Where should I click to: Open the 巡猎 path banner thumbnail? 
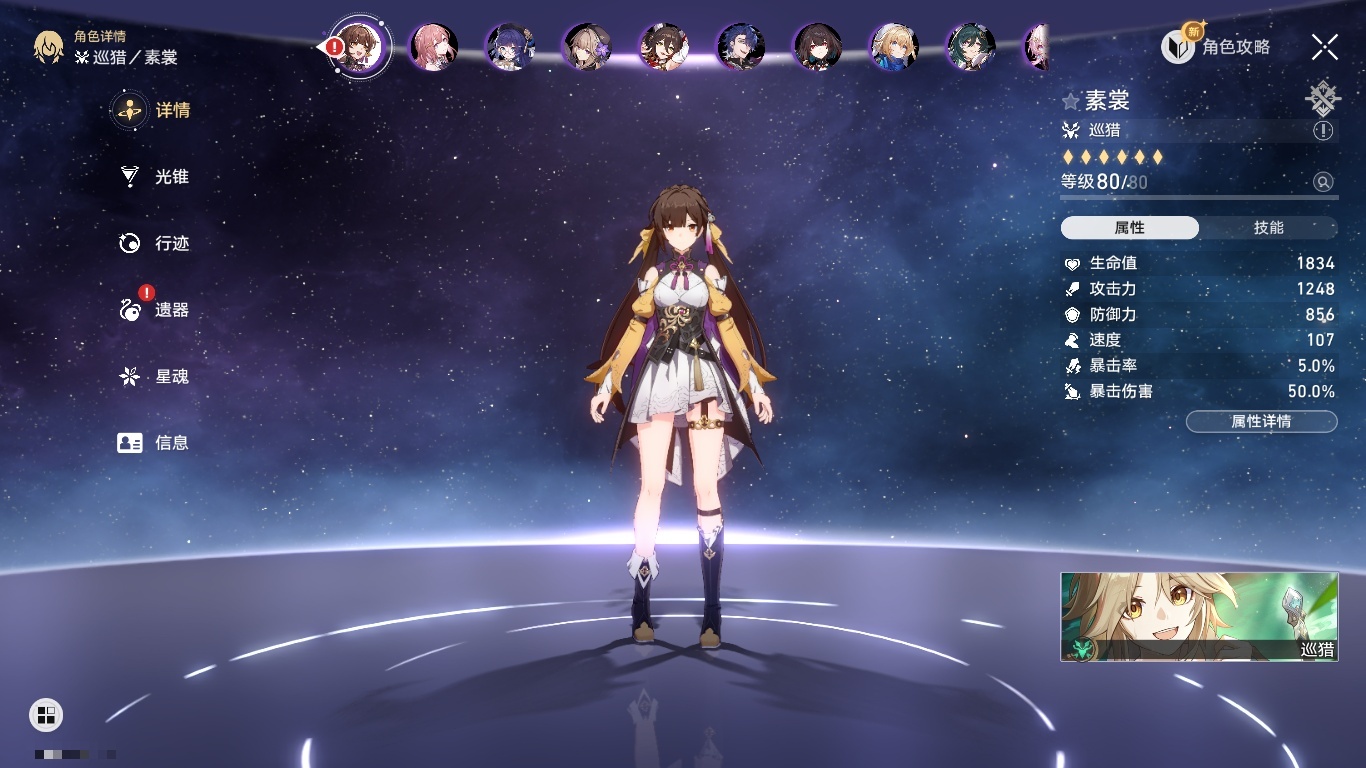(1199, 616)
